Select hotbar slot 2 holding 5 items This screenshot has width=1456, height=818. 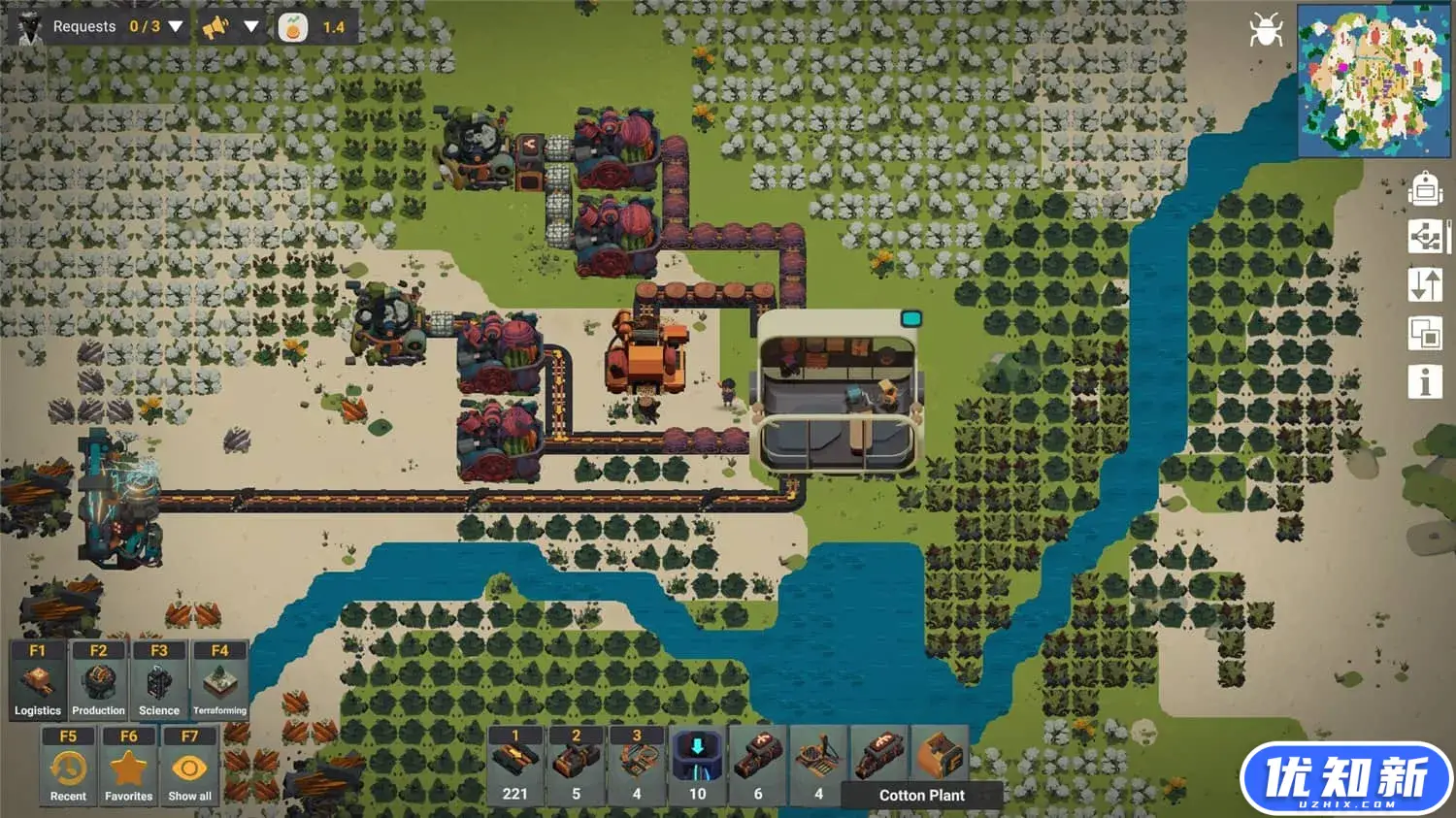click(x=576, y=765)
